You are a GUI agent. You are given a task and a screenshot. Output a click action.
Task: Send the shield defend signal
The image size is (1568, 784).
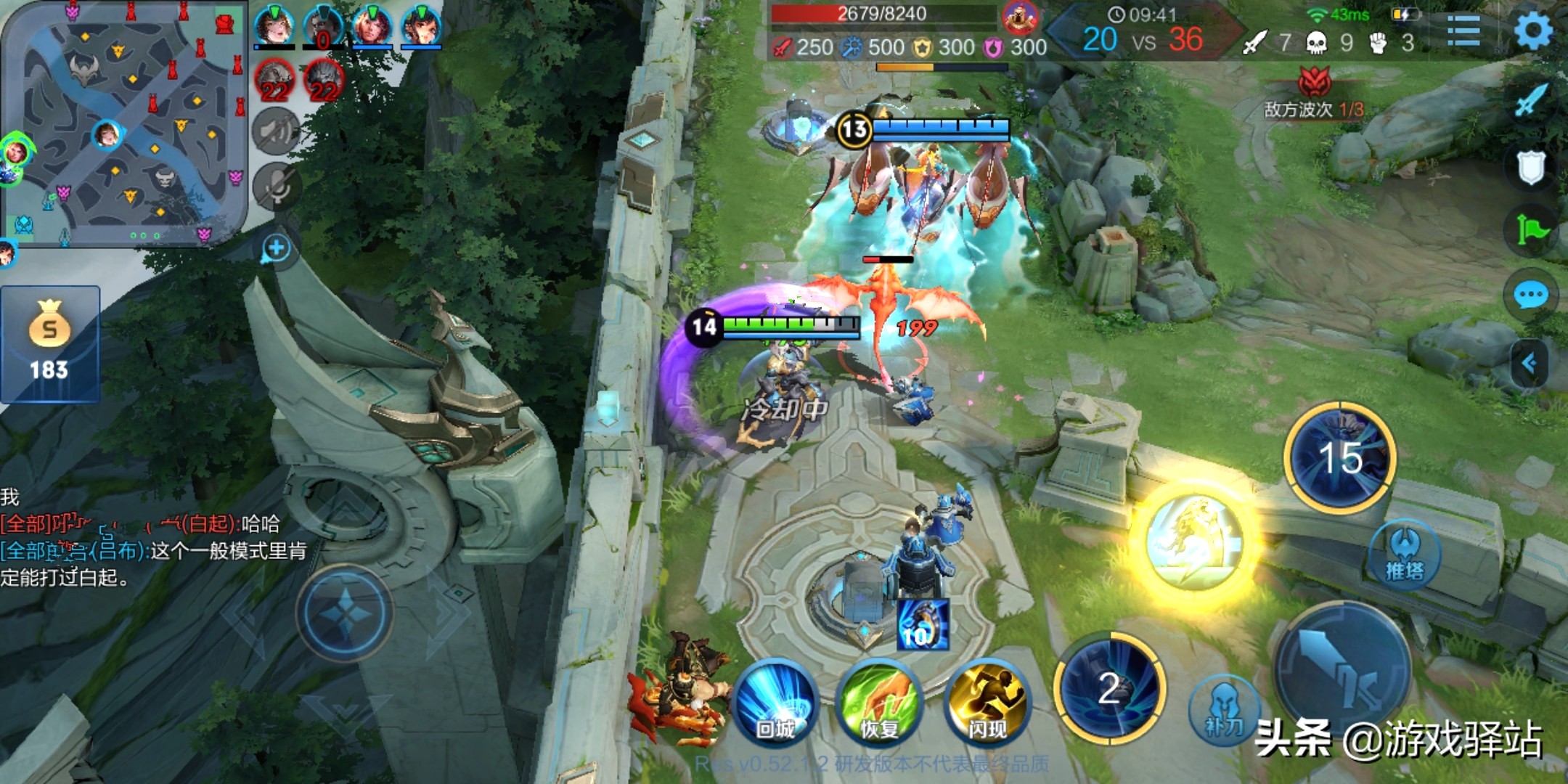pyautogui.click(x=1531, y=167)
